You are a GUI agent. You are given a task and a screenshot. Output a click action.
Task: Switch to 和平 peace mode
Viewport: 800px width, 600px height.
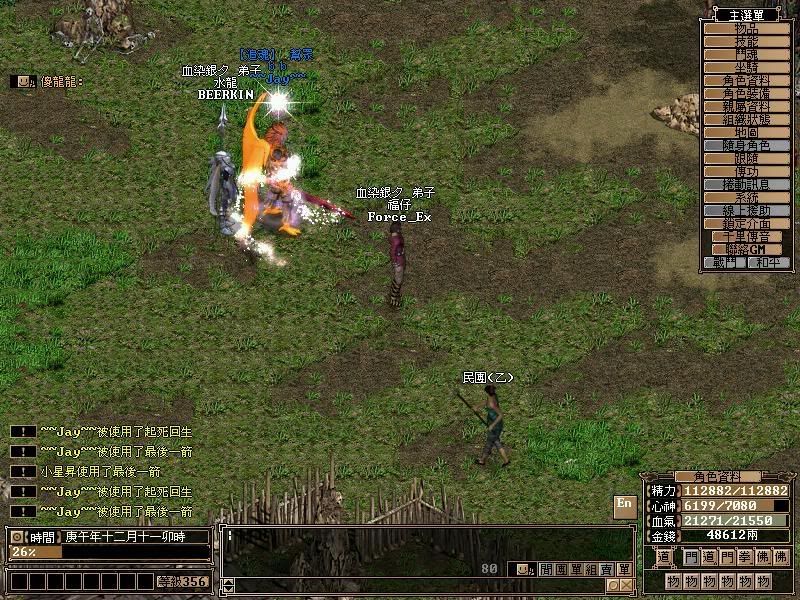click(767, 263)
